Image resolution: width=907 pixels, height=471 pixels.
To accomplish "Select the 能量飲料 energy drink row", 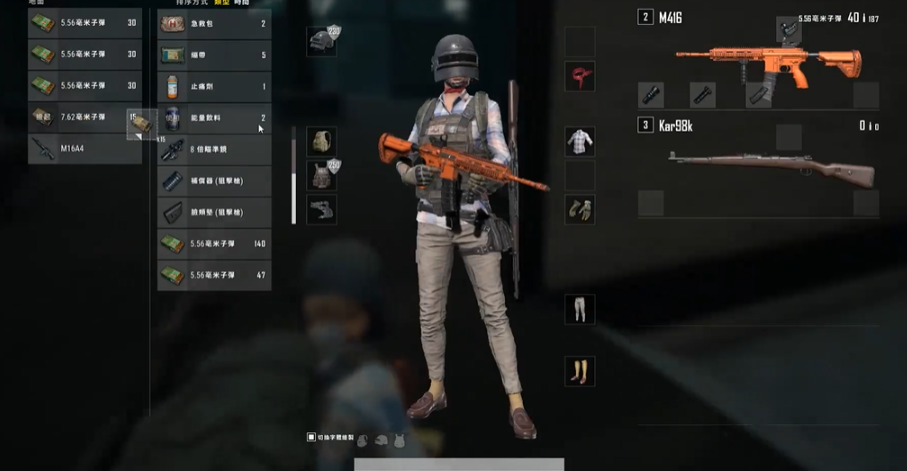I will pos(214,118).
